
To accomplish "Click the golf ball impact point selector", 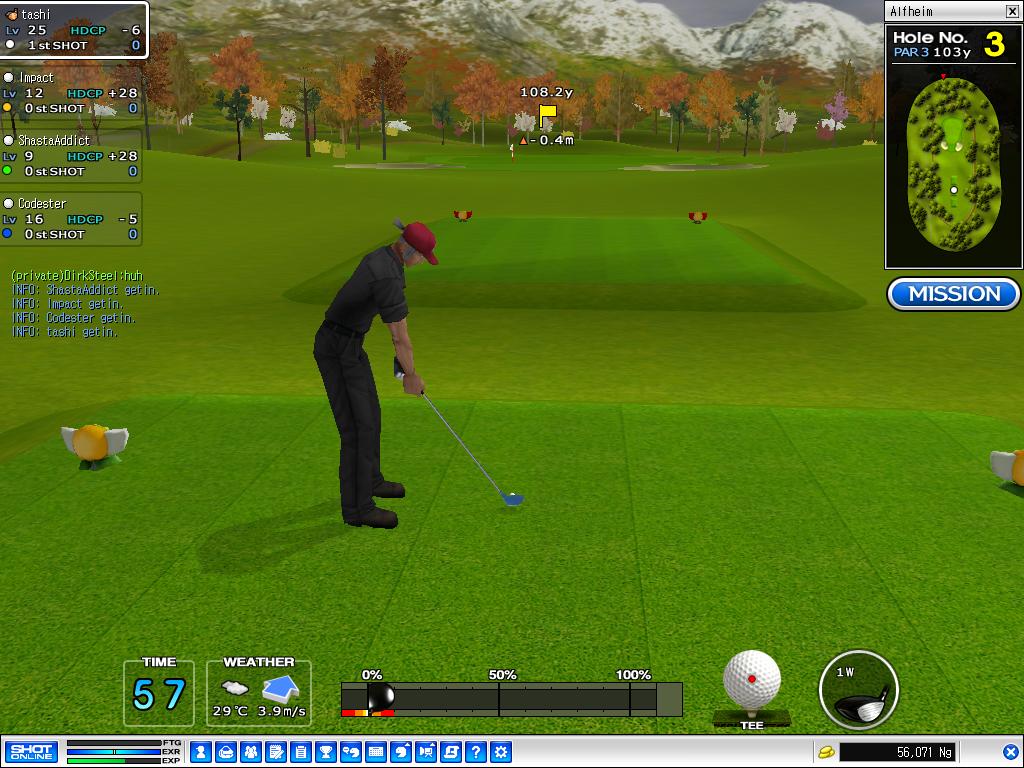I will 751,680.
